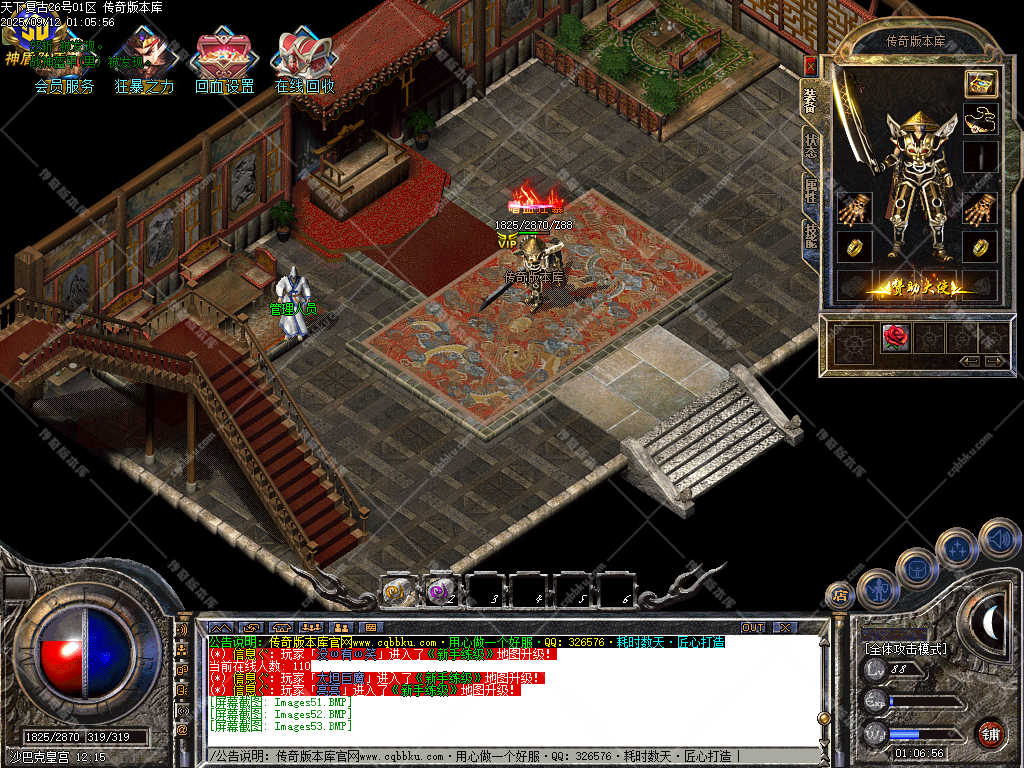
Task: Open the 在线回收 online recycle chest
Action: (305, 62)
